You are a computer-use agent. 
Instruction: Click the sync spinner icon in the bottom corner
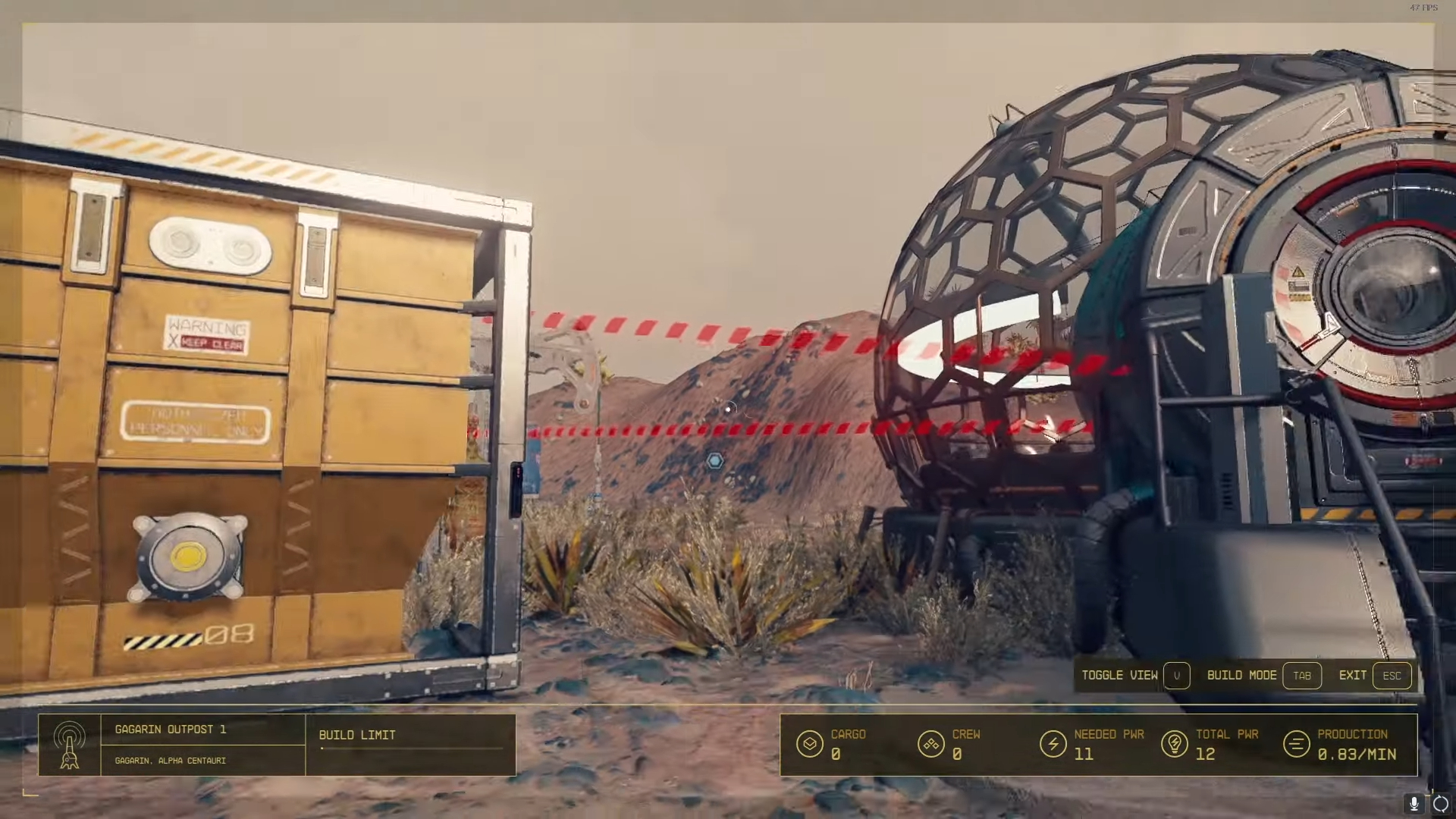pos(1440,805)
